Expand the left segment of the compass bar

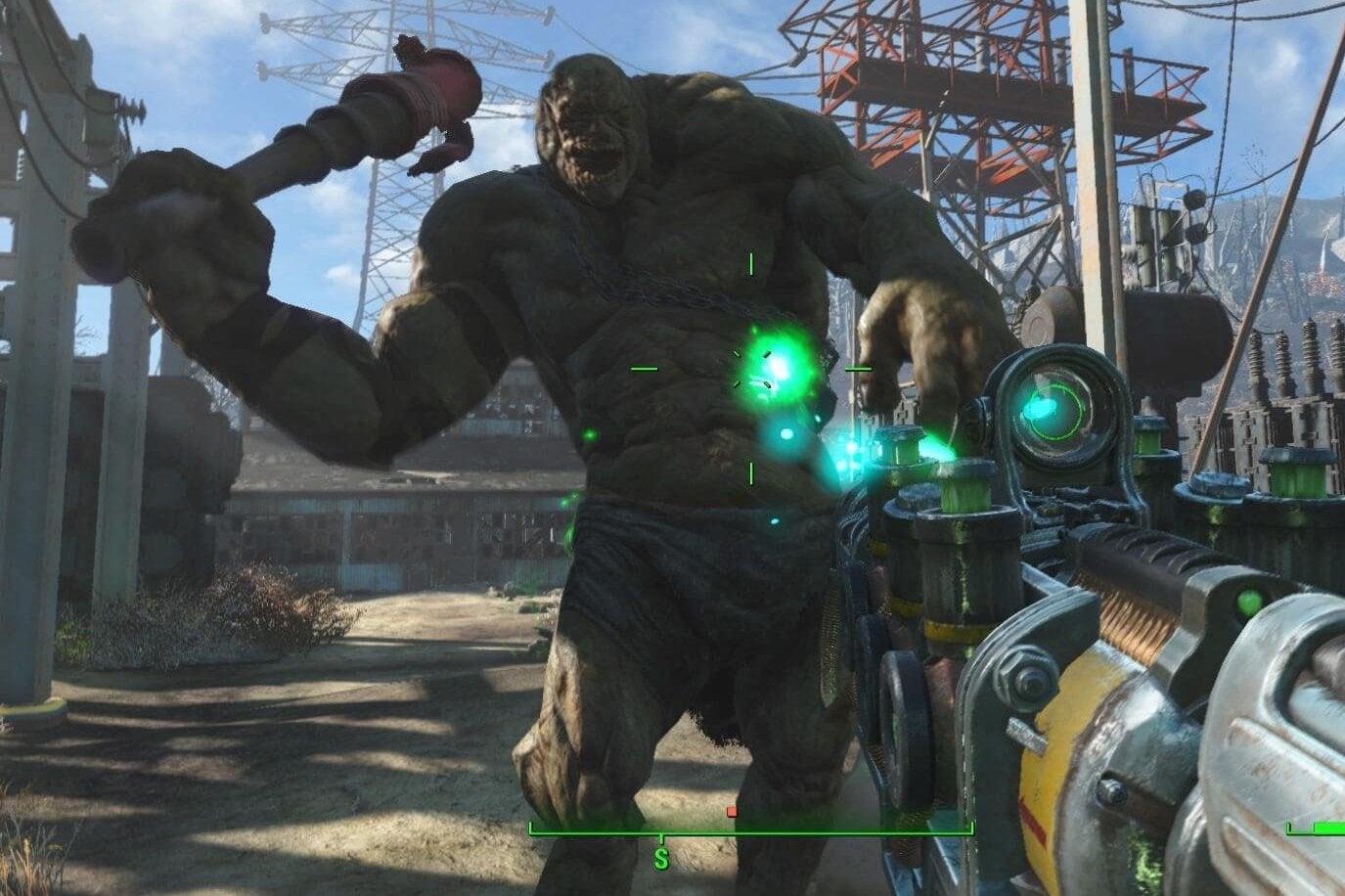pos(587,833)
